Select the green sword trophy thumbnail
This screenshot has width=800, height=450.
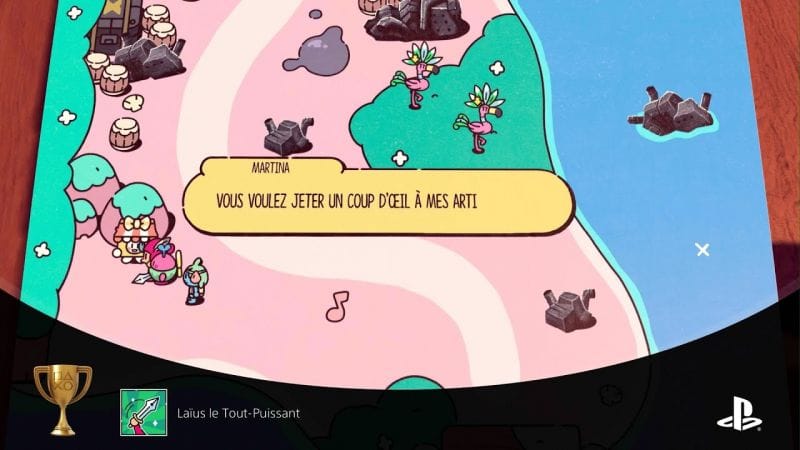click(x=143, y=412)
